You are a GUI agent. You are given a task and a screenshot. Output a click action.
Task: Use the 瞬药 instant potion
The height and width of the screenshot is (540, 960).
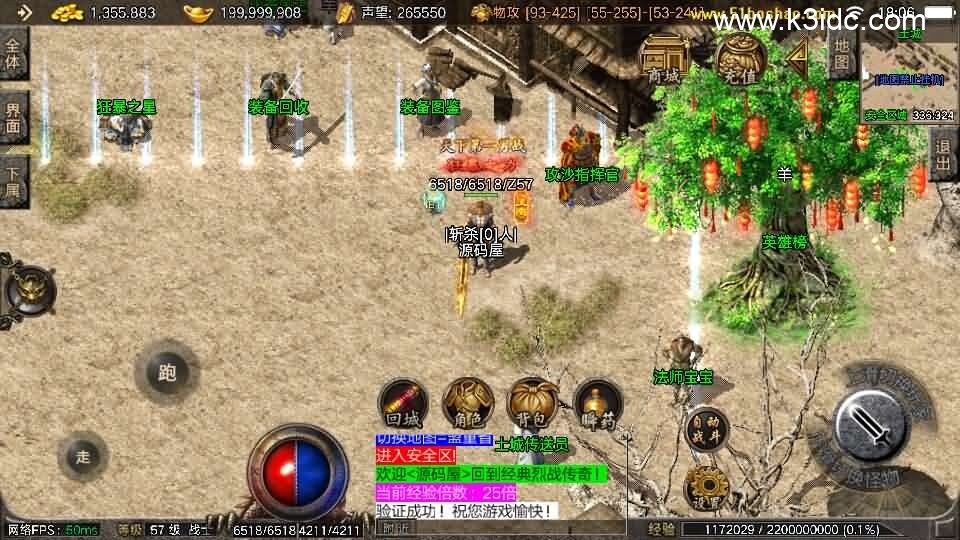tap(597, 404)
